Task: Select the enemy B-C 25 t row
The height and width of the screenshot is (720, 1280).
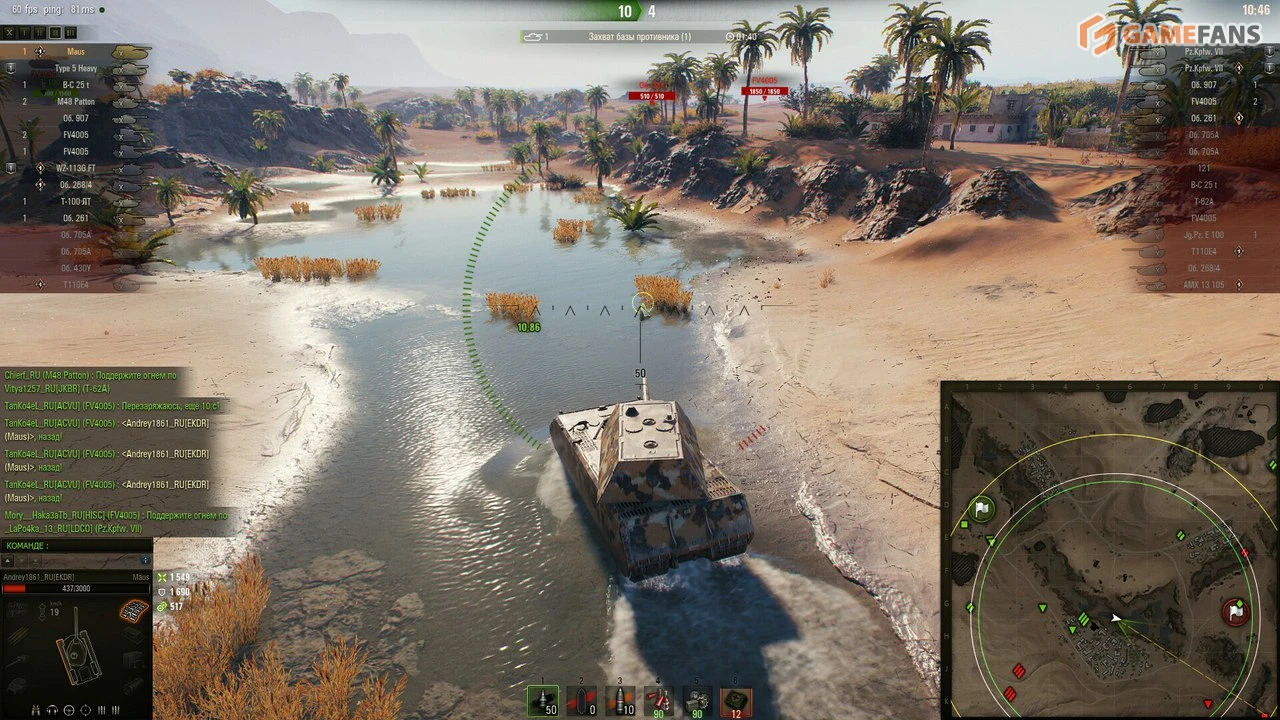Action: point(1203,185)
